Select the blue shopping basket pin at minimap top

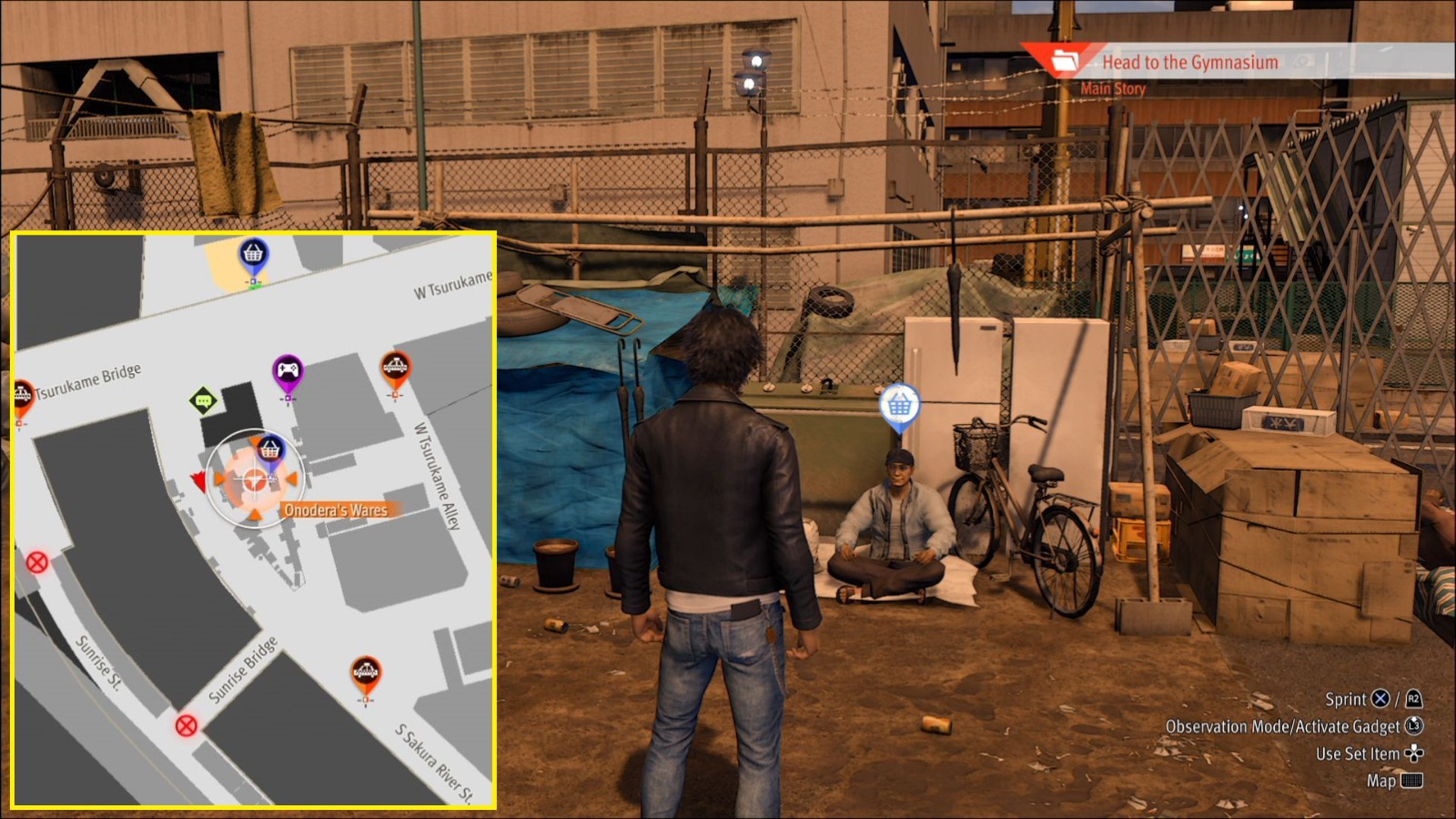click(252, 254)
